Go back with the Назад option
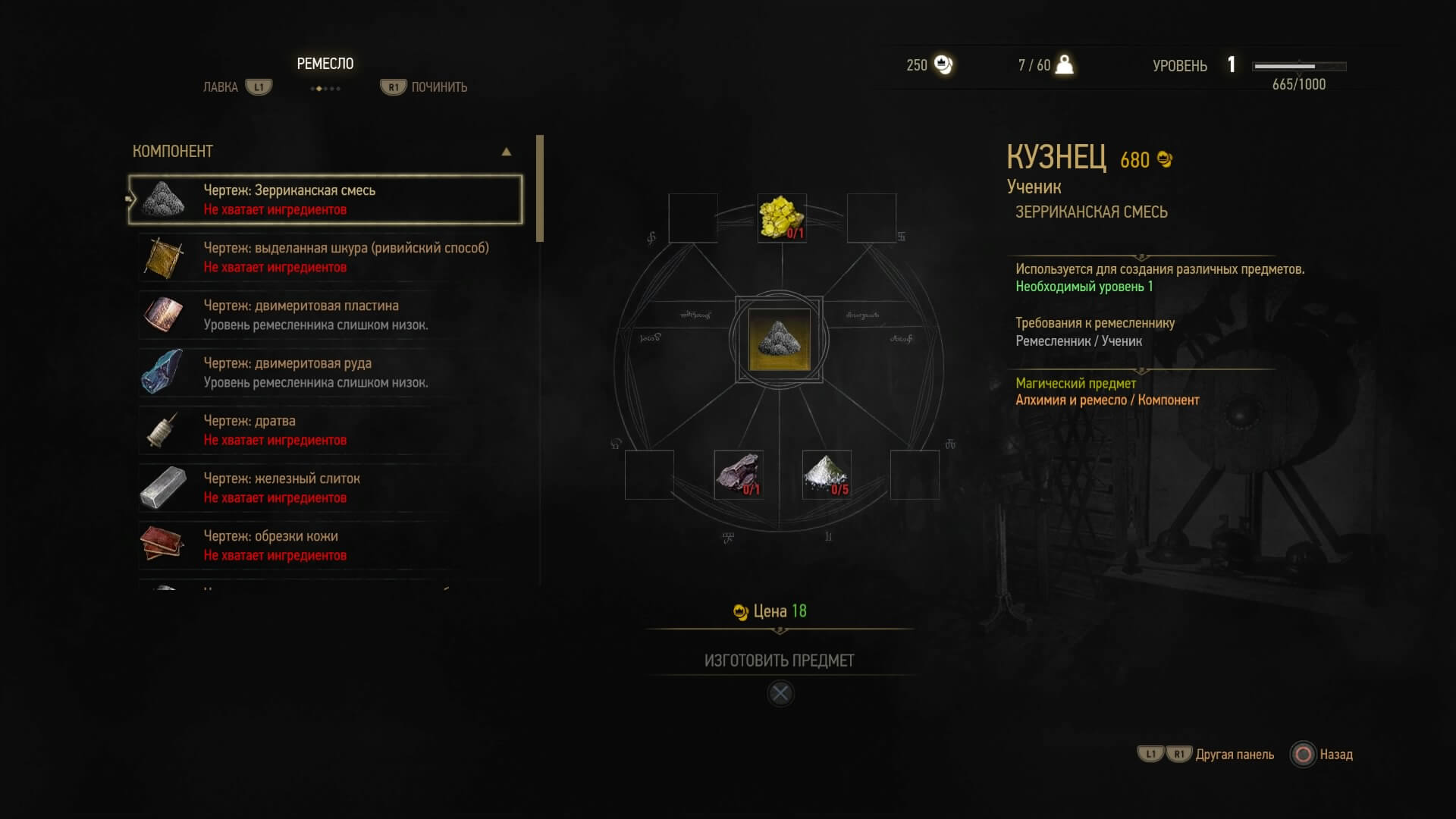Screen dimensions: 1456x819 coord(1323,755)
